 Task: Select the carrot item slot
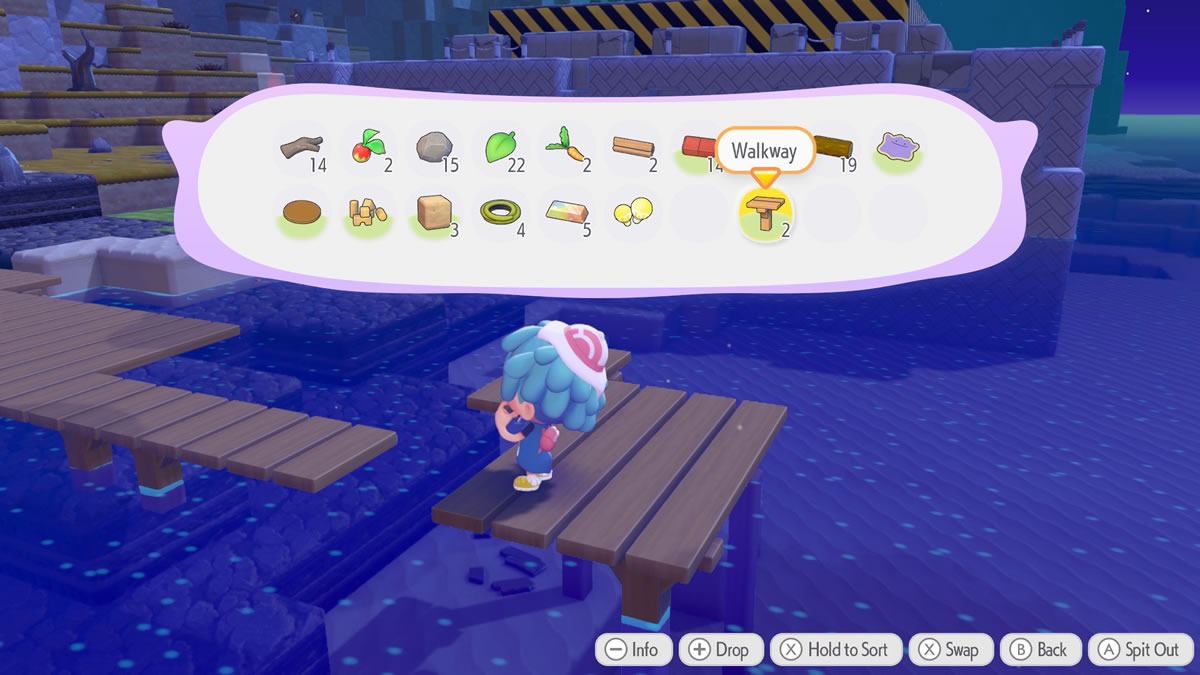point(564,150)
